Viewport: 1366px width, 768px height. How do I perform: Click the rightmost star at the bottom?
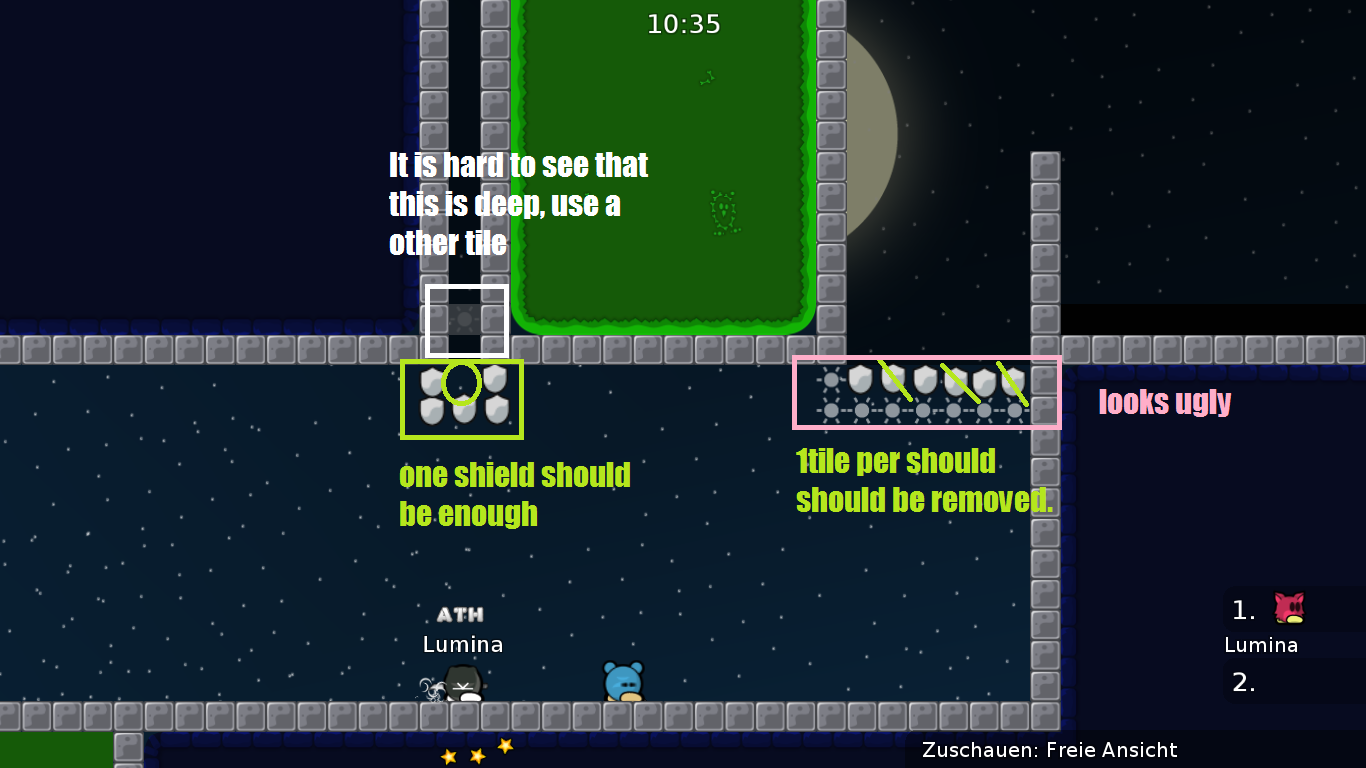[505, 744]
